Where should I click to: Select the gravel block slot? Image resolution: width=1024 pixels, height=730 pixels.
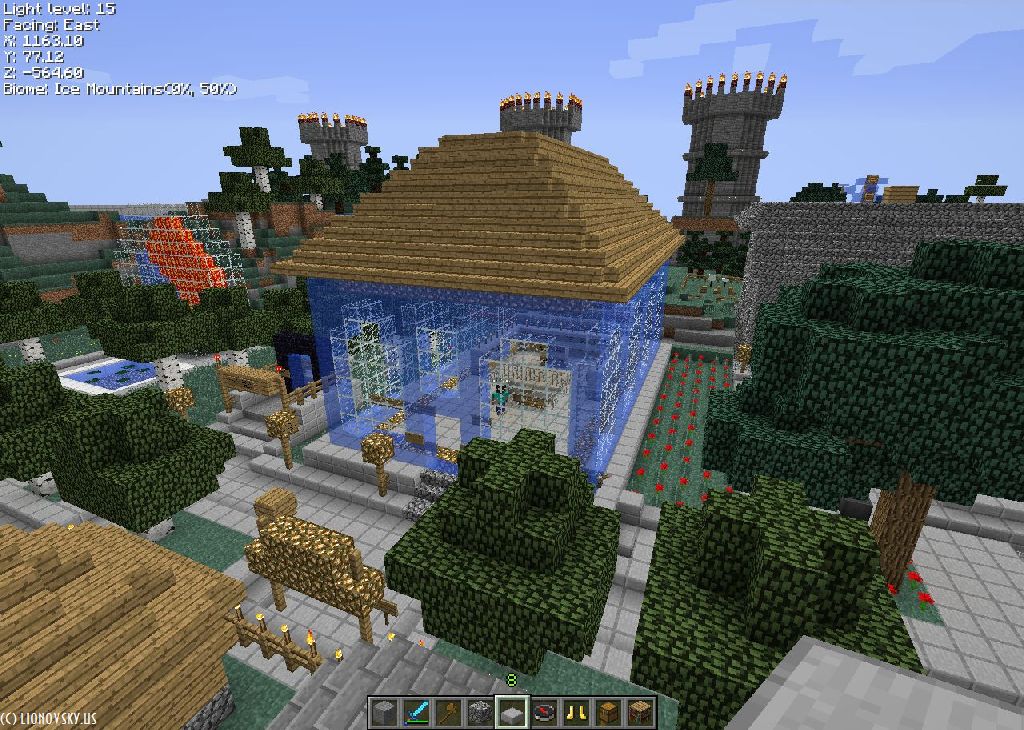pos(480,712)
